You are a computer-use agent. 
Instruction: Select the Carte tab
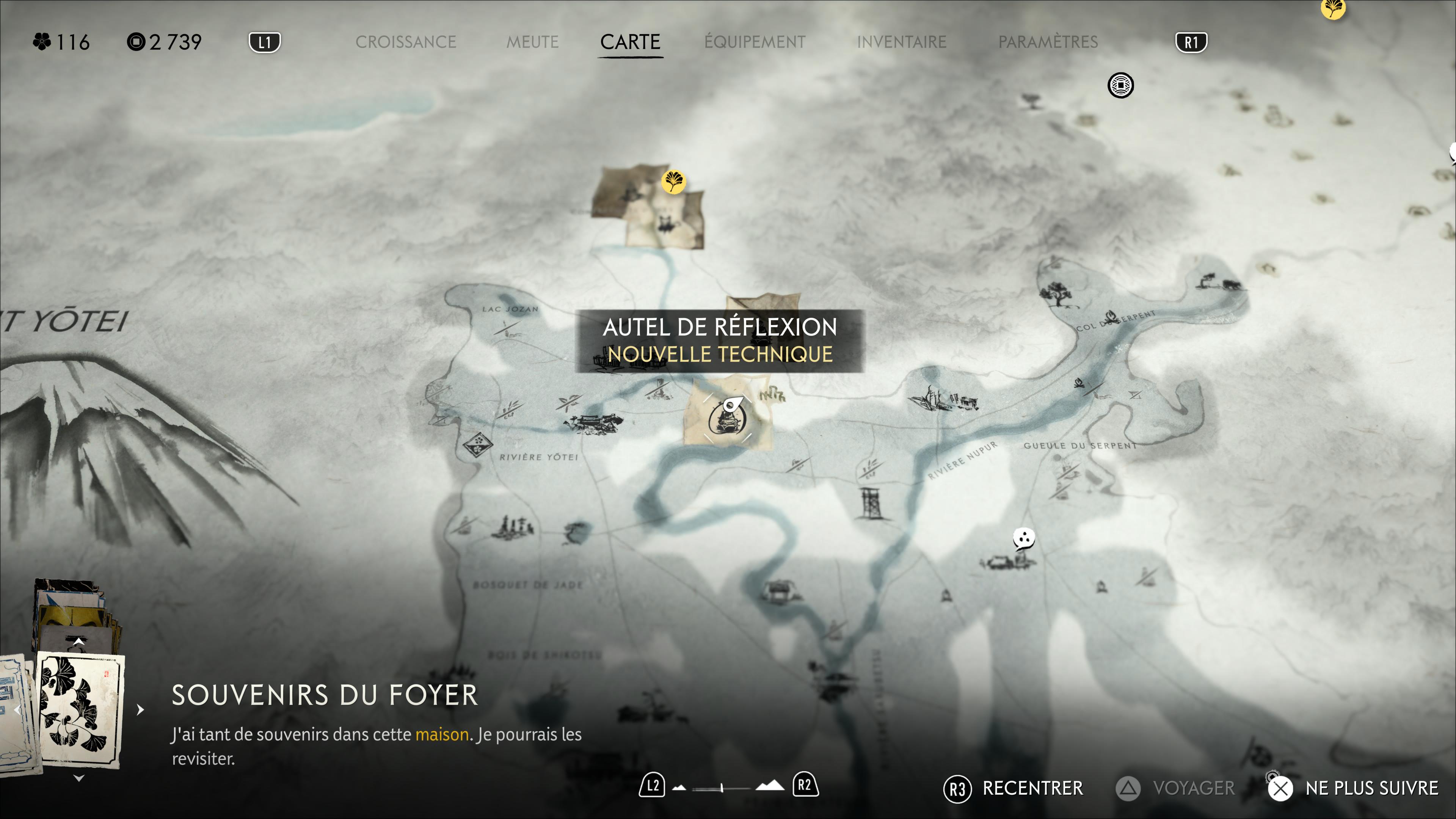630,42
